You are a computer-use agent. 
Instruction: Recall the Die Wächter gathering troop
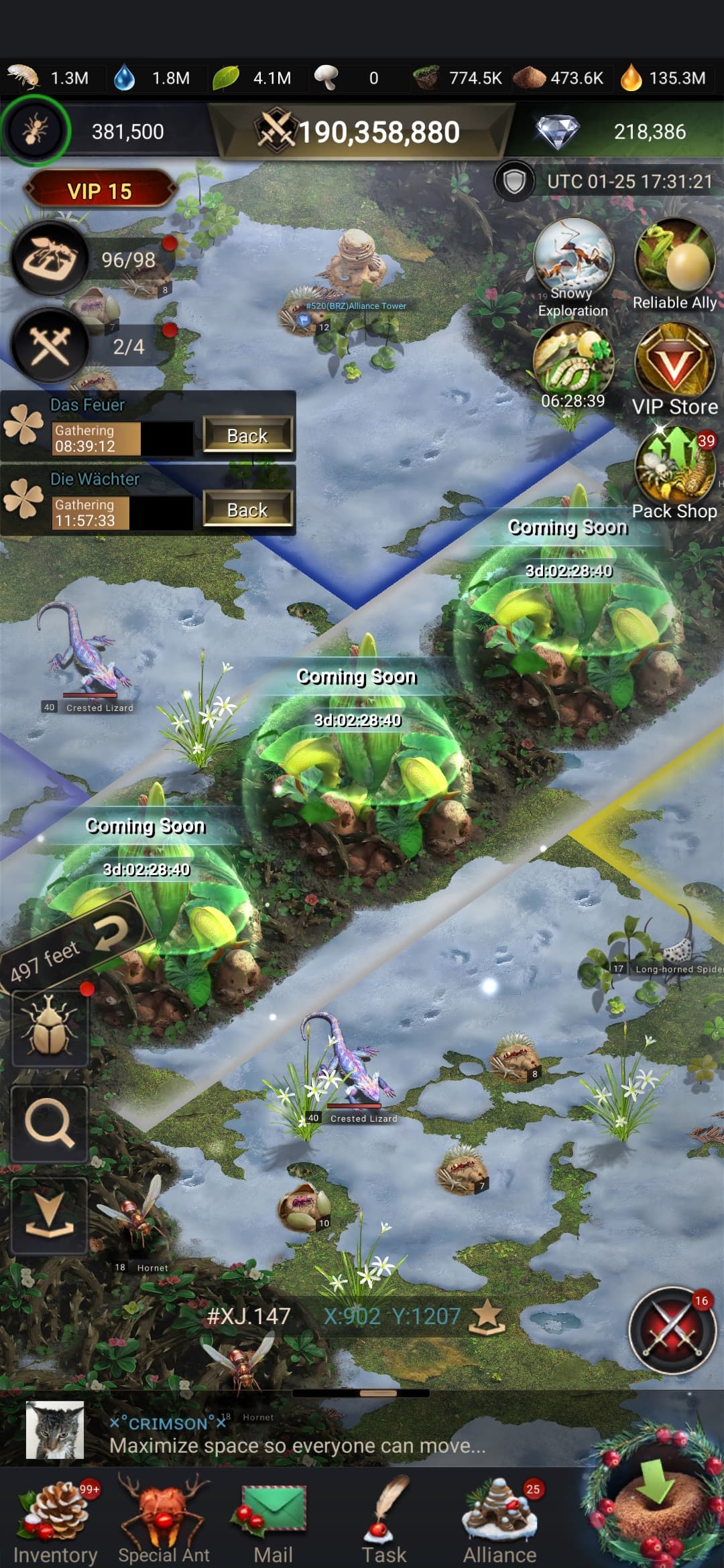point(247,510)
